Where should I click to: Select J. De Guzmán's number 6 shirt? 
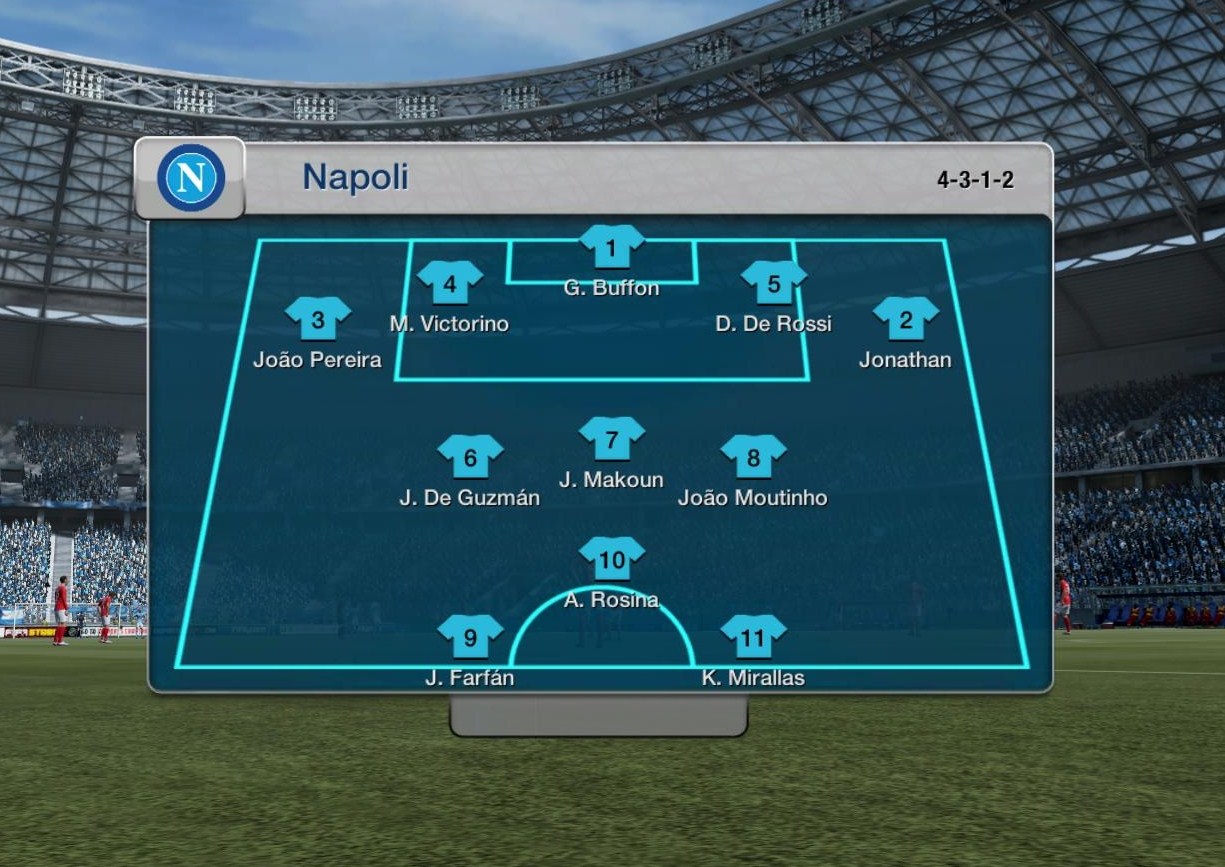(x=470, y=457)
